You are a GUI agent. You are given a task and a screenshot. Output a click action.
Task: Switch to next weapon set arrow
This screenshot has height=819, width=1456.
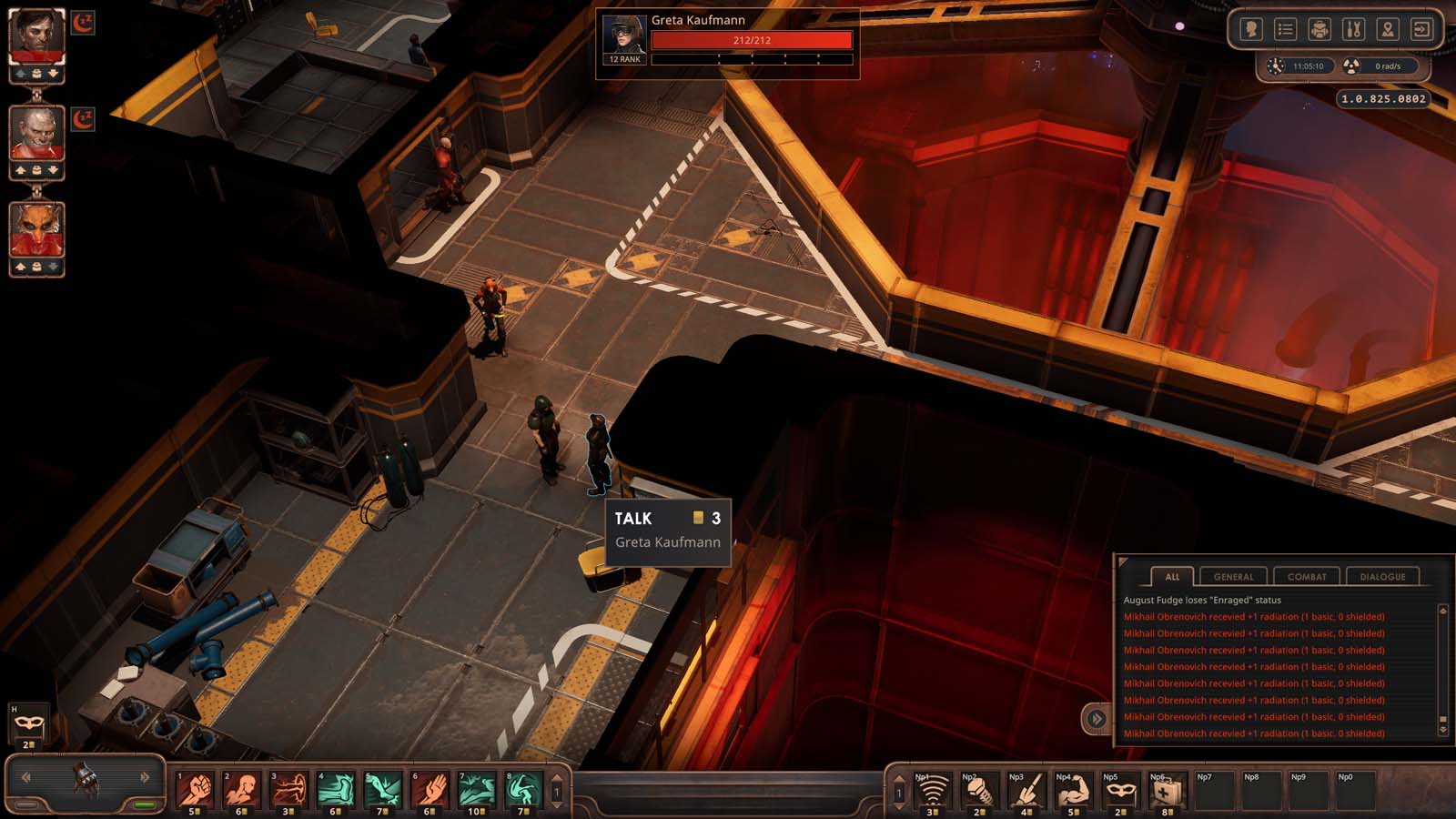tap(145, 777)
